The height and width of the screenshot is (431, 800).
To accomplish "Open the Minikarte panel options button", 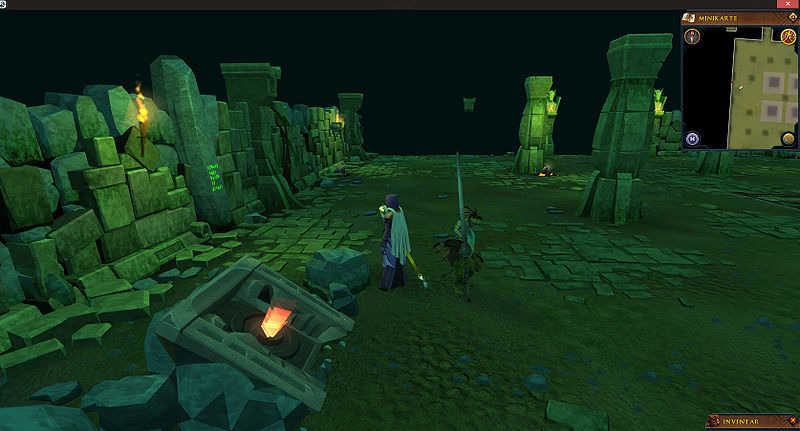I will point(790,17).
